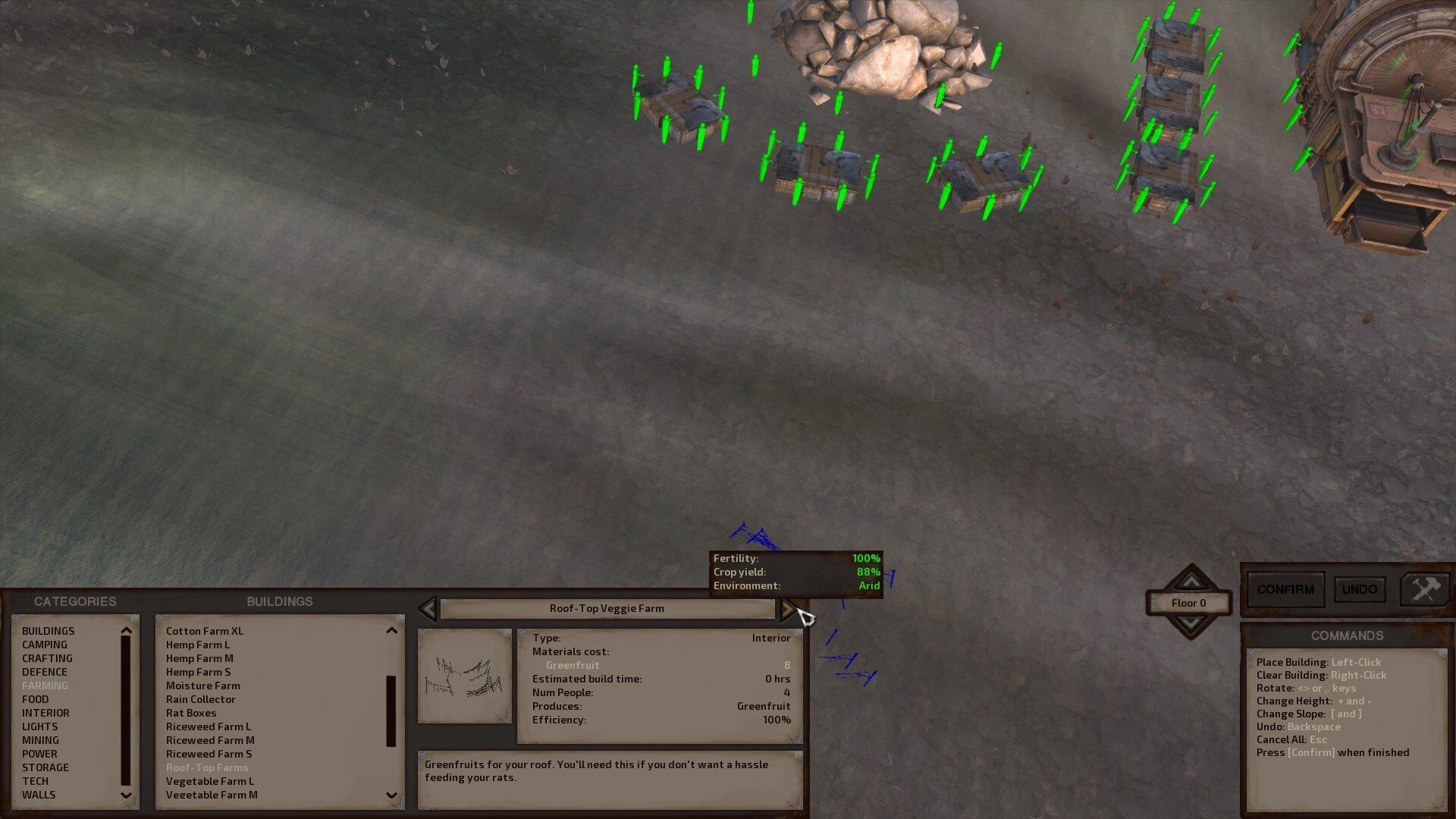Show next Roof-Top farm variant

tap(788, 609)
